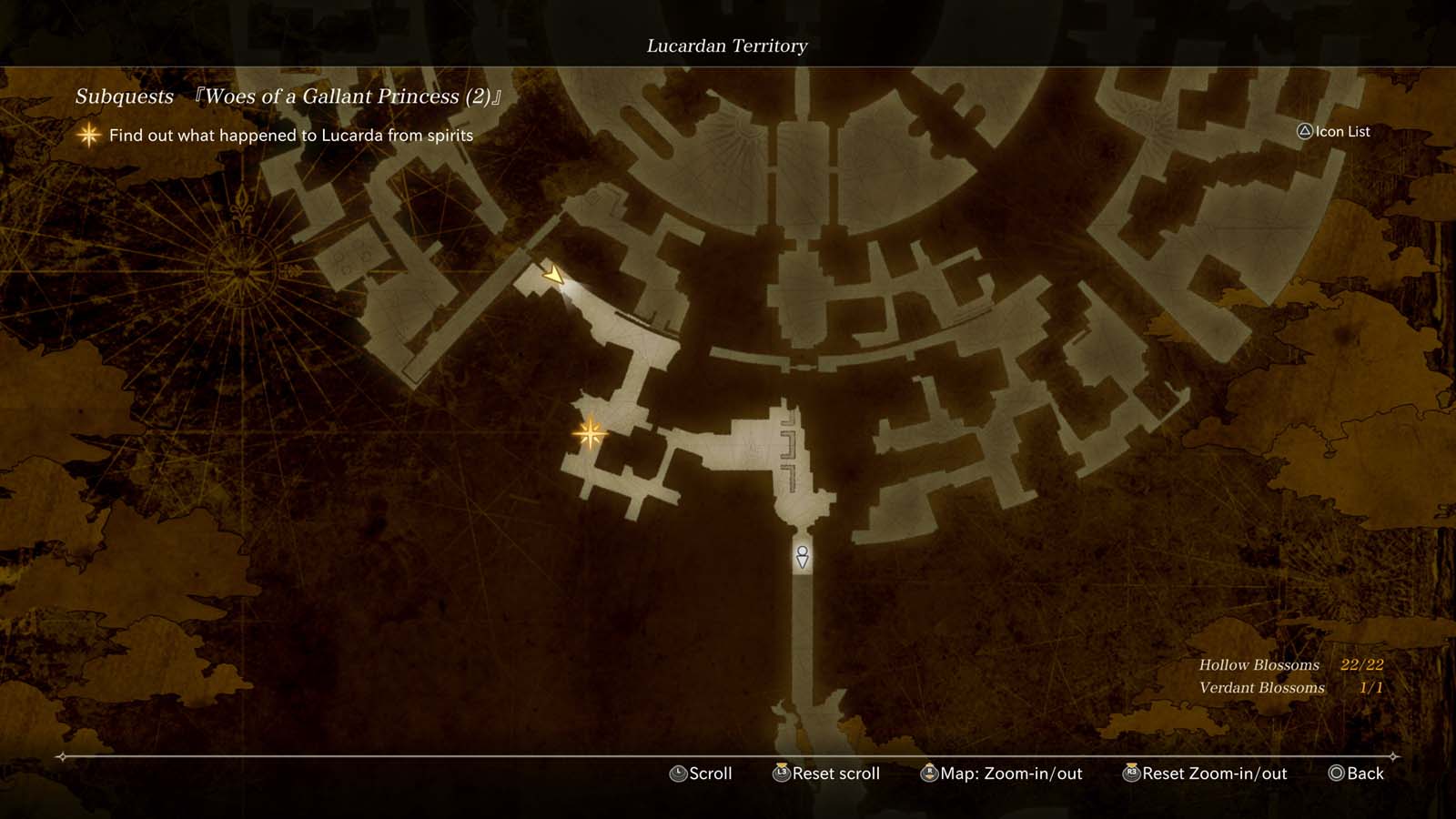
Task: Click the R3 Reset Zoom icon
Action: click(1131, 773)
